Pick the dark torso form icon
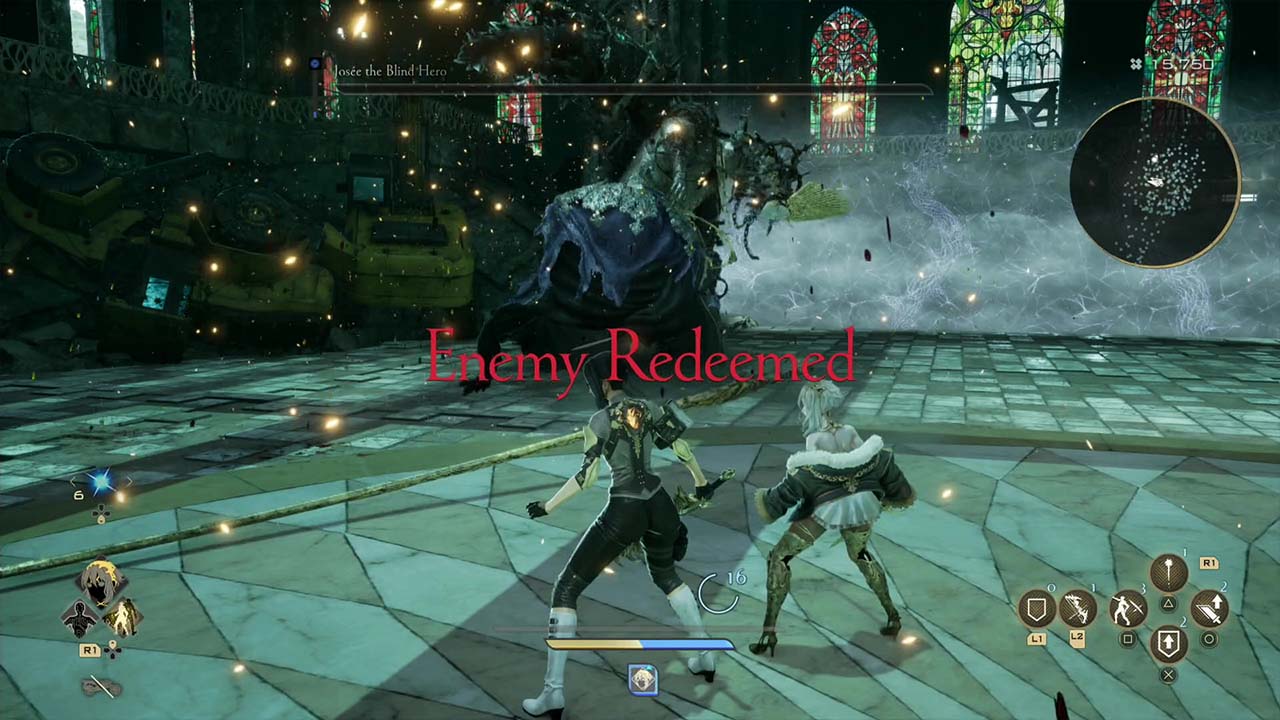This screenshot has height=720, width=1280. tap(80, 619)
